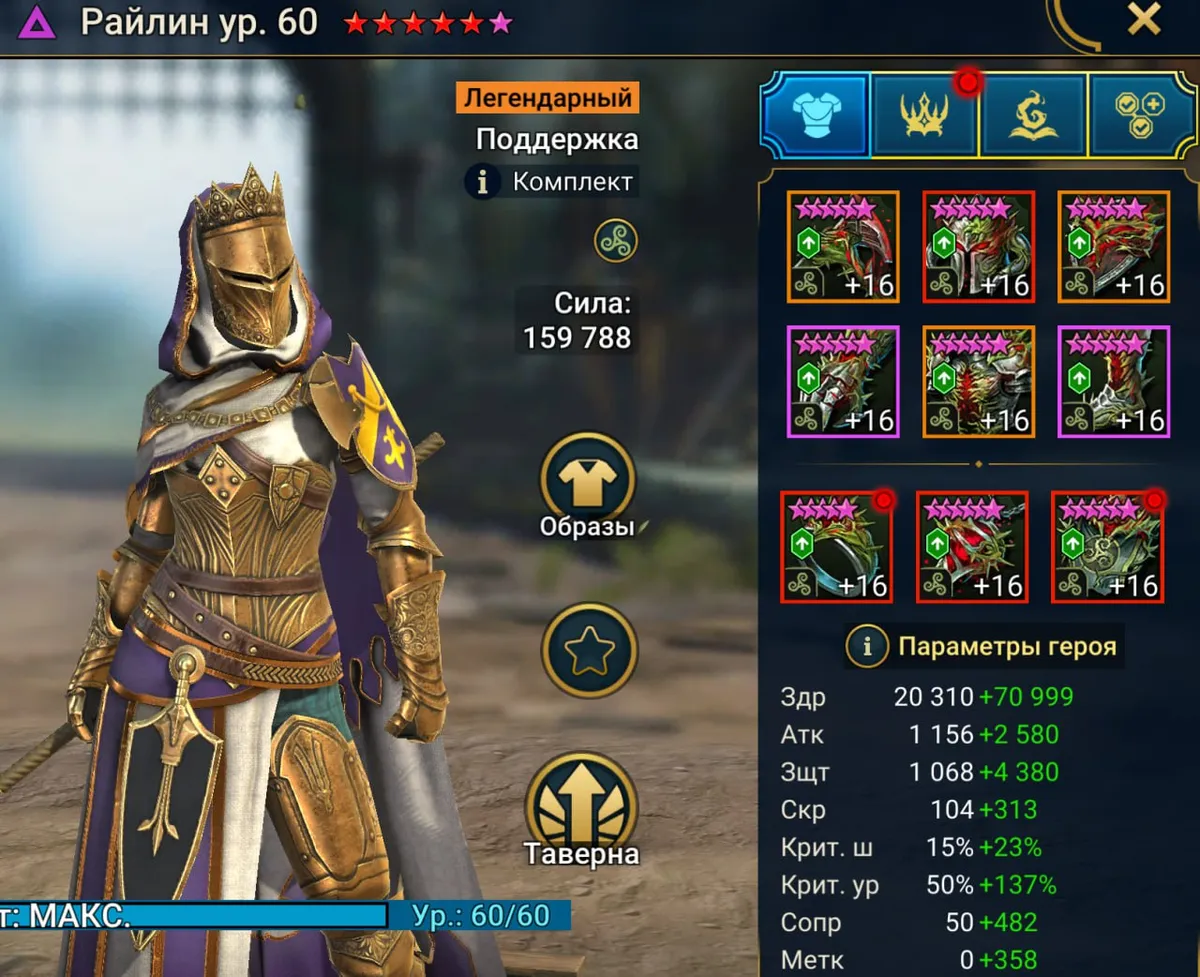
Task: Select the equipped ring accessory
Action: 836,547
